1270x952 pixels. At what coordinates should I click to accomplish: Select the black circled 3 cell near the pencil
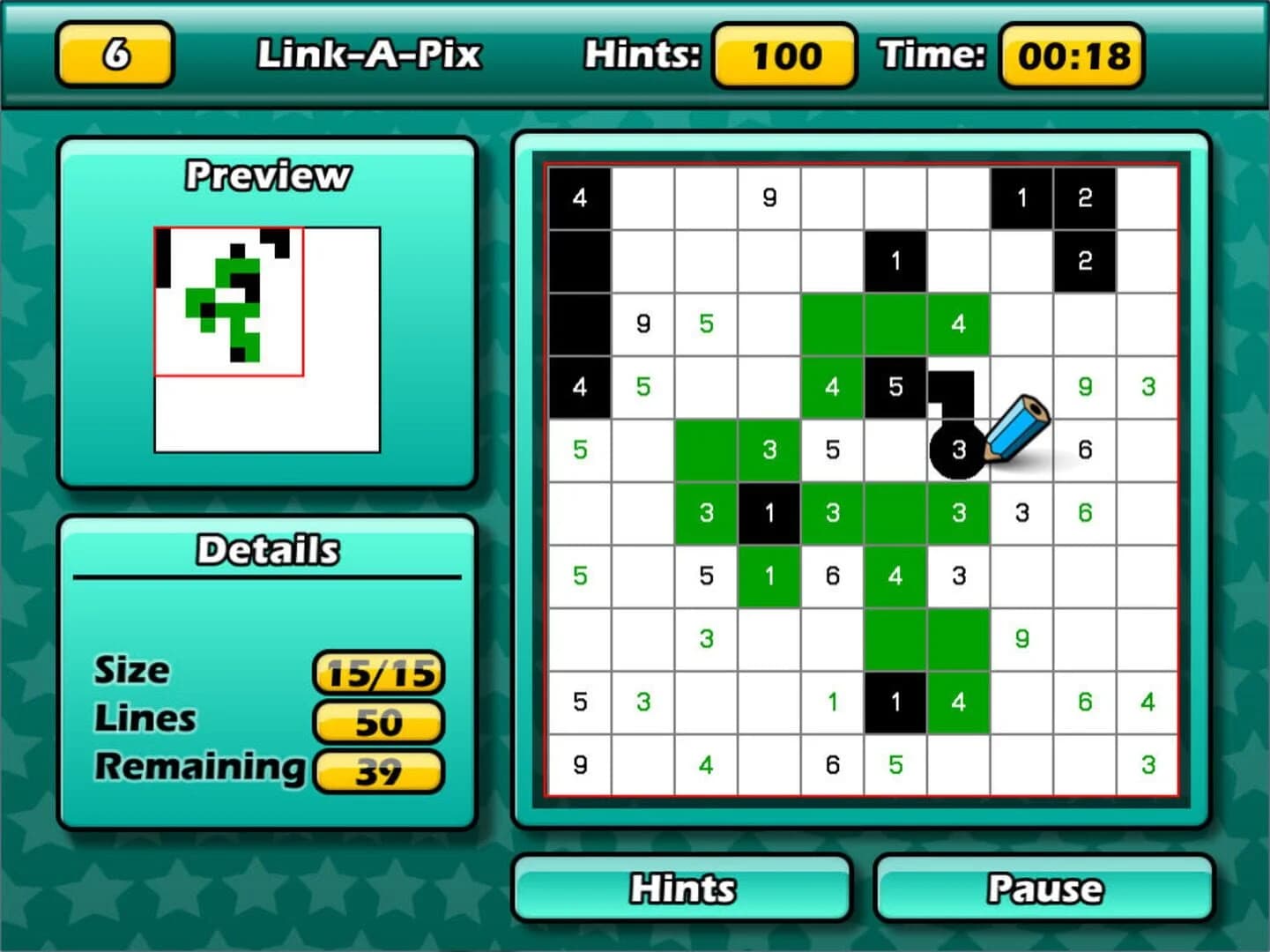(x=958, y=450)
